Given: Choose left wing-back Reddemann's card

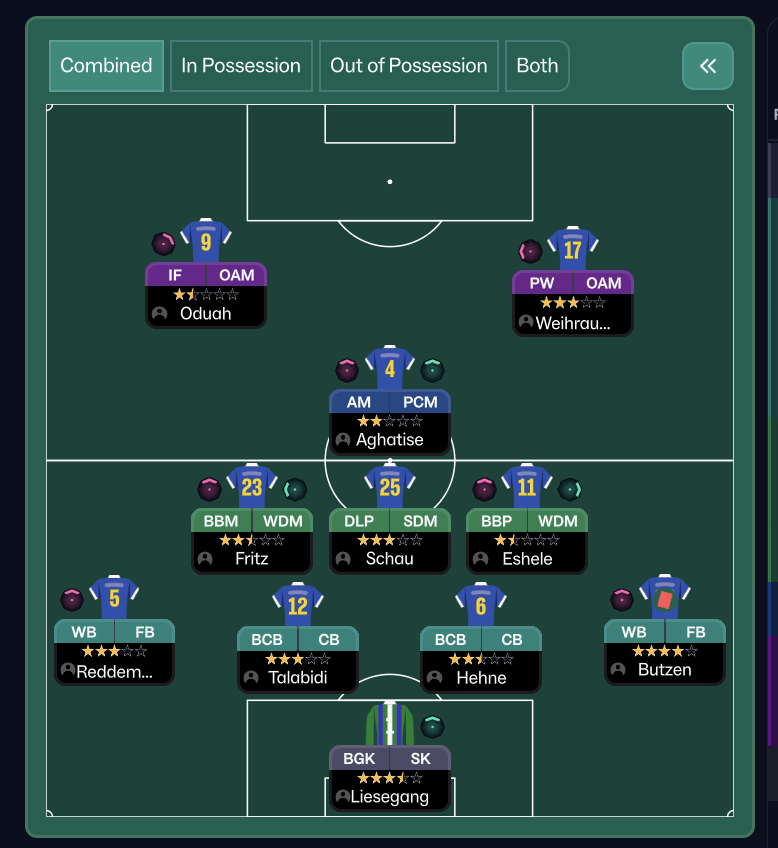Looking at the screenshot, I should click(x=114, y=652).
